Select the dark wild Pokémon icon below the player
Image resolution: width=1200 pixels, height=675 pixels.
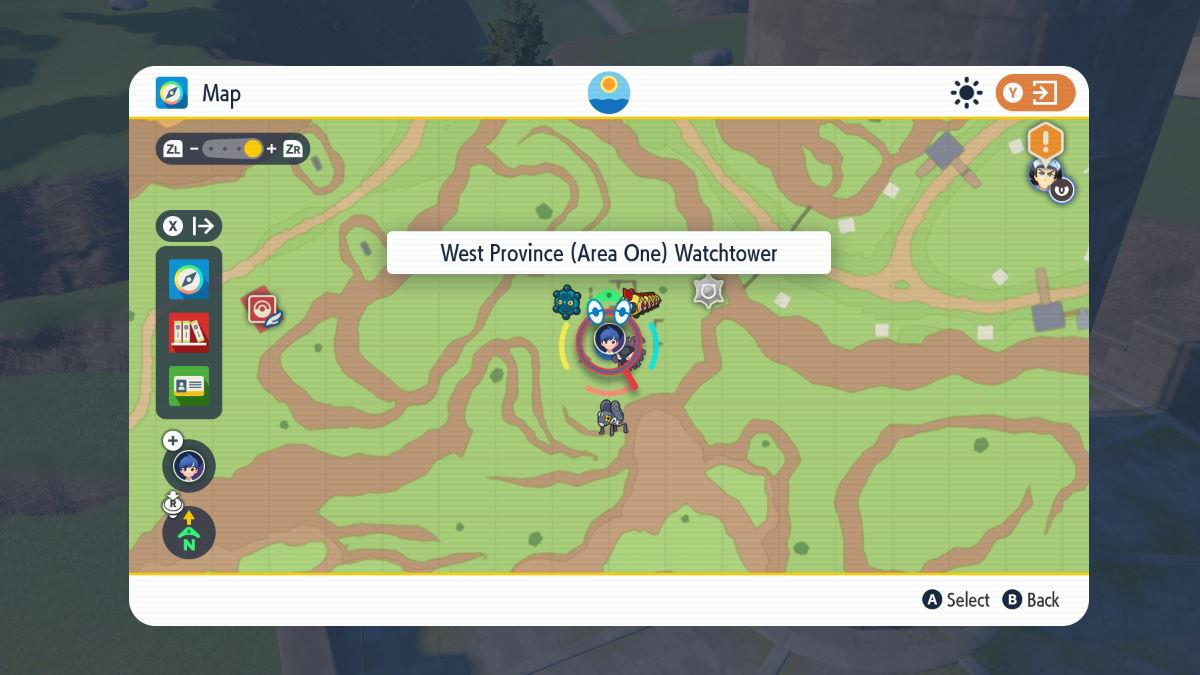612,416
